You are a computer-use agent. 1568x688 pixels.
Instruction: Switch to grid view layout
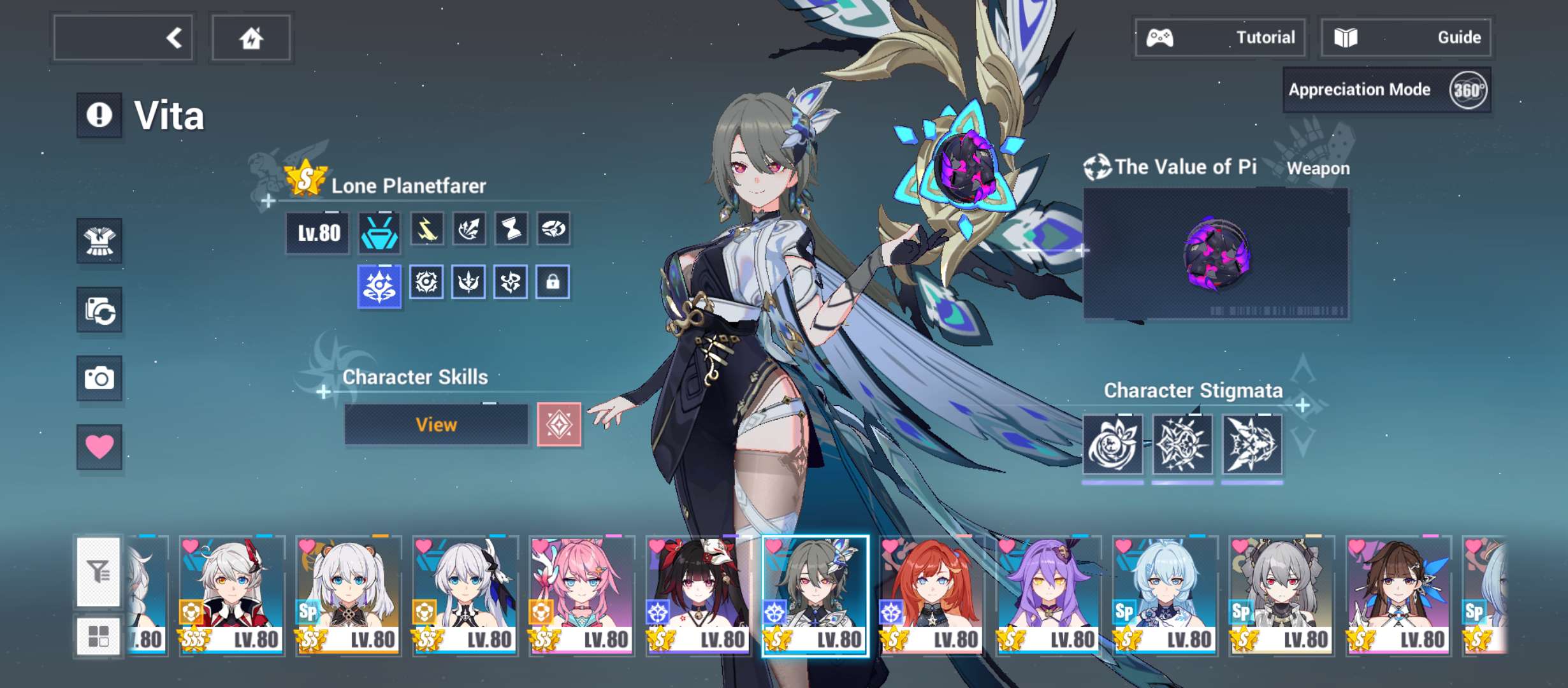coord(99,636)
